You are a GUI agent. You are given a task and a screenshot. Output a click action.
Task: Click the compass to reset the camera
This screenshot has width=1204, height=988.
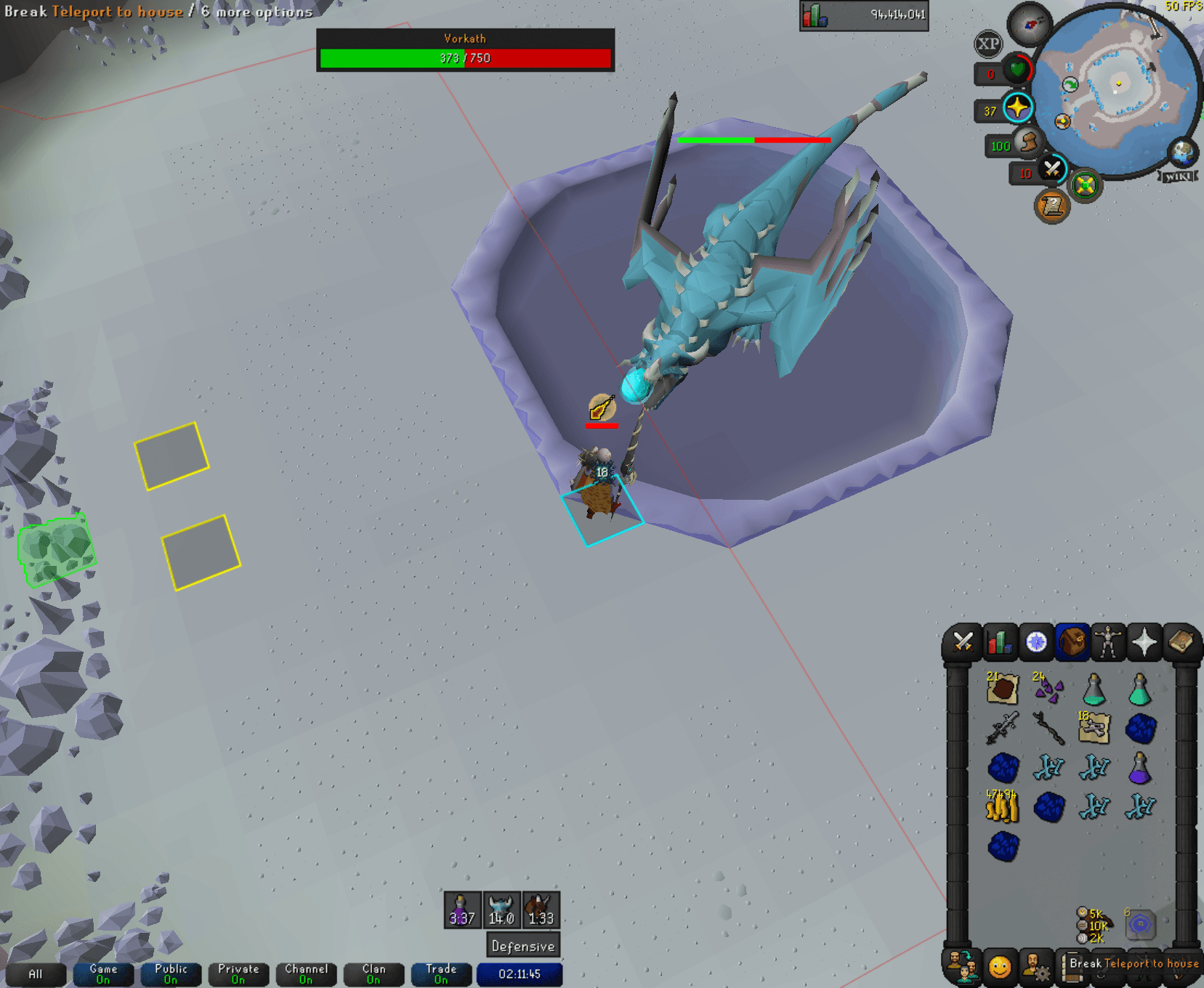point(1028,23)
